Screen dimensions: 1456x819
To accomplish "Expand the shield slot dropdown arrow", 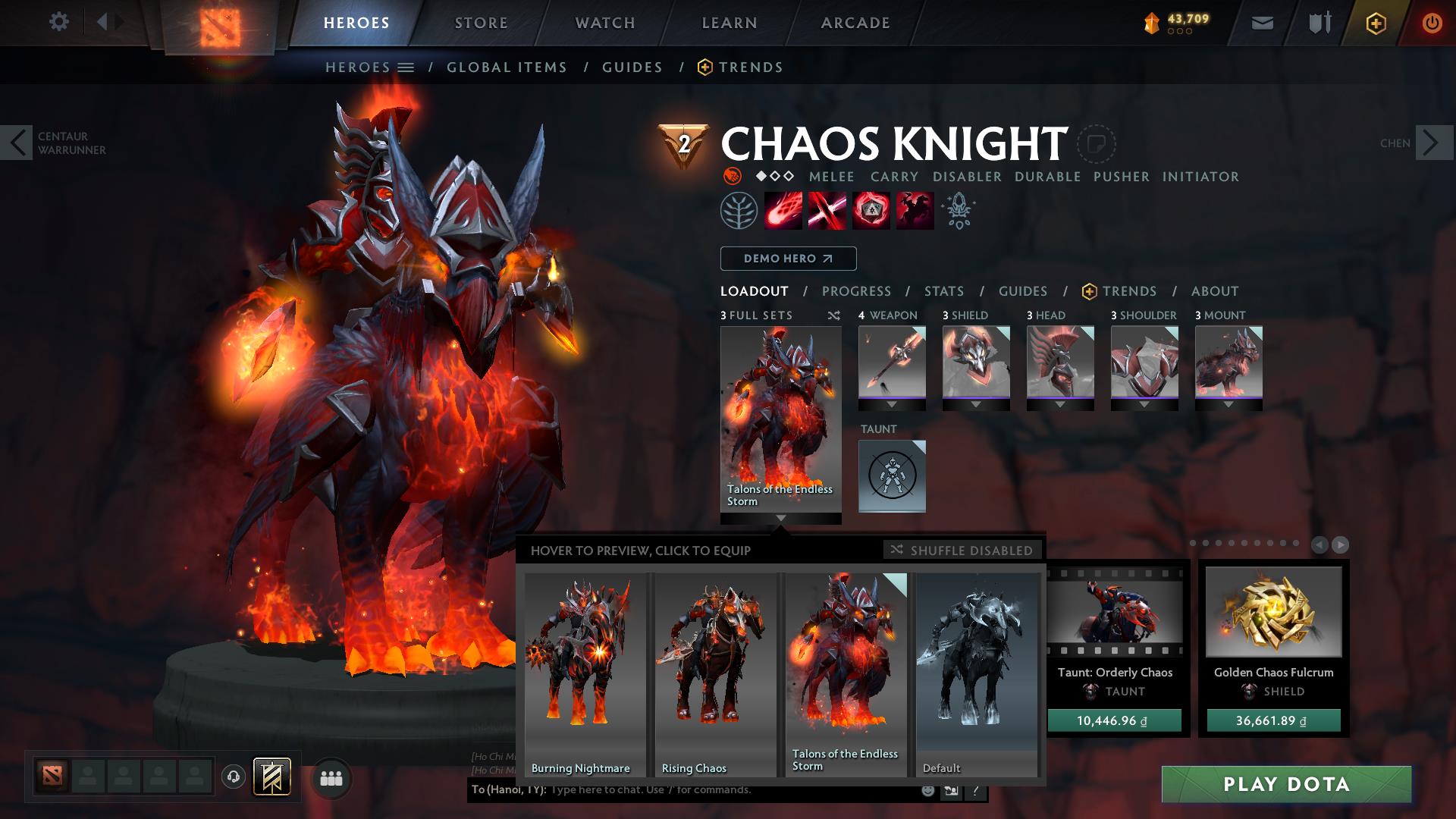I will tap(977, 406).
